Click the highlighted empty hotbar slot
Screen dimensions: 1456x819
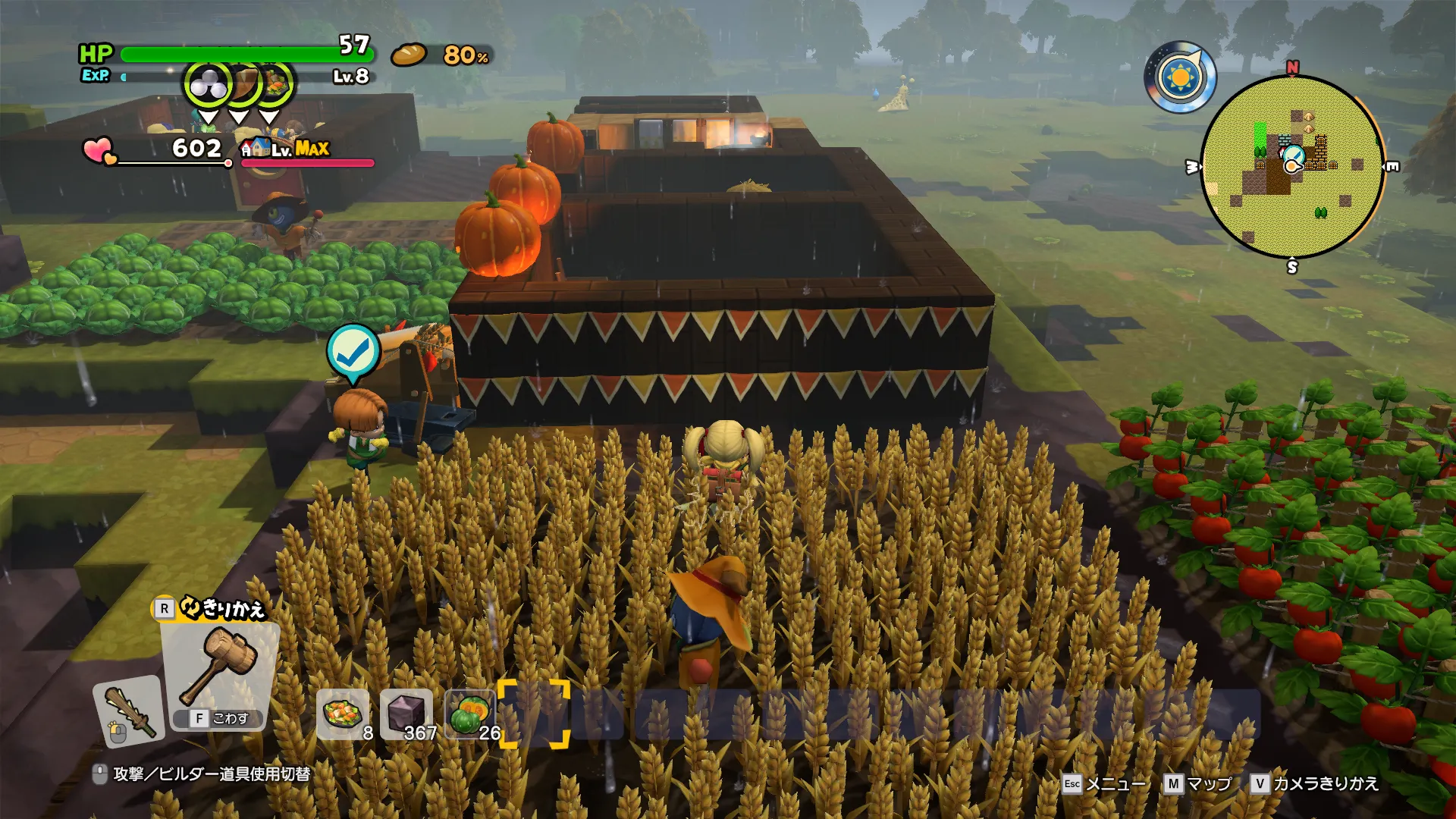click(534, 714)
